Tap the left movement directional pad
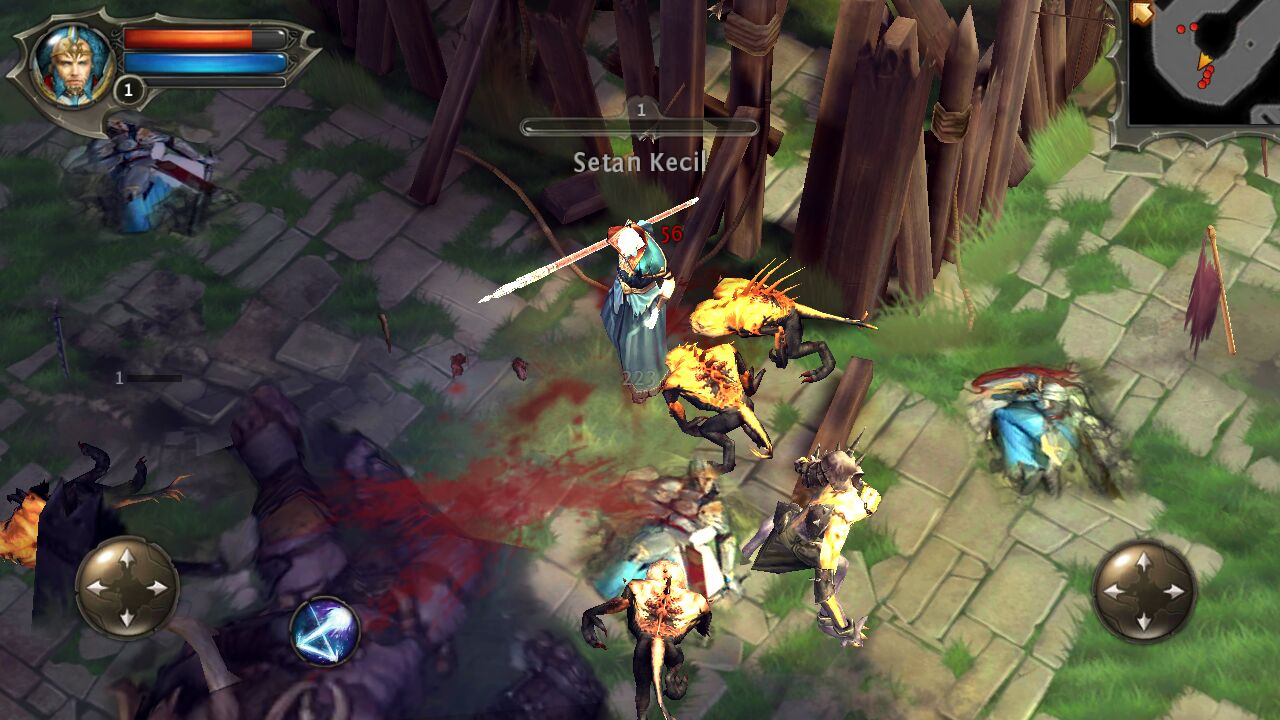 127,588
